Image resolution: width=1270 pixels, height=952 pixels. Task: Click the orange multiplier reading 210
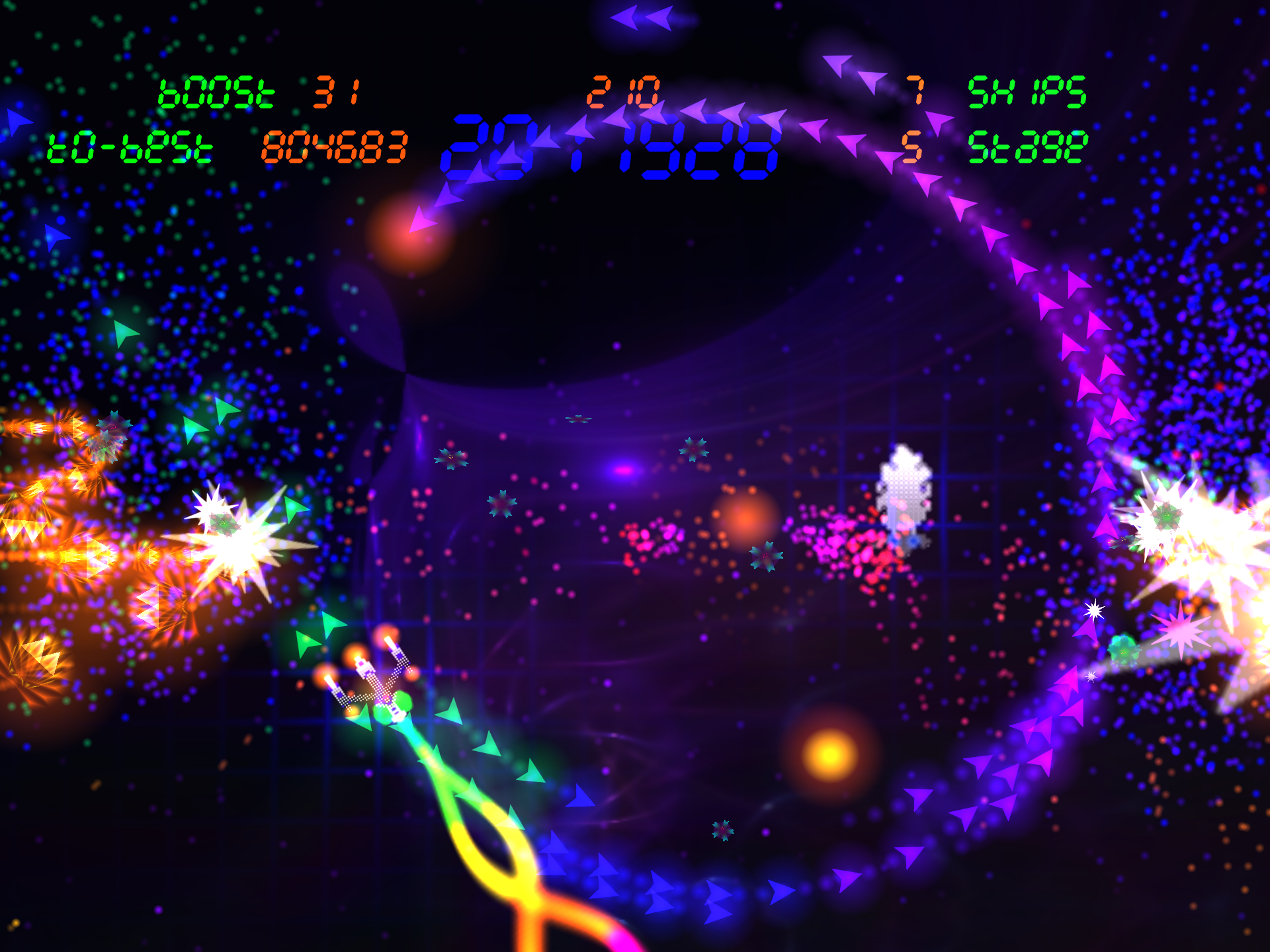coord(624,91)
